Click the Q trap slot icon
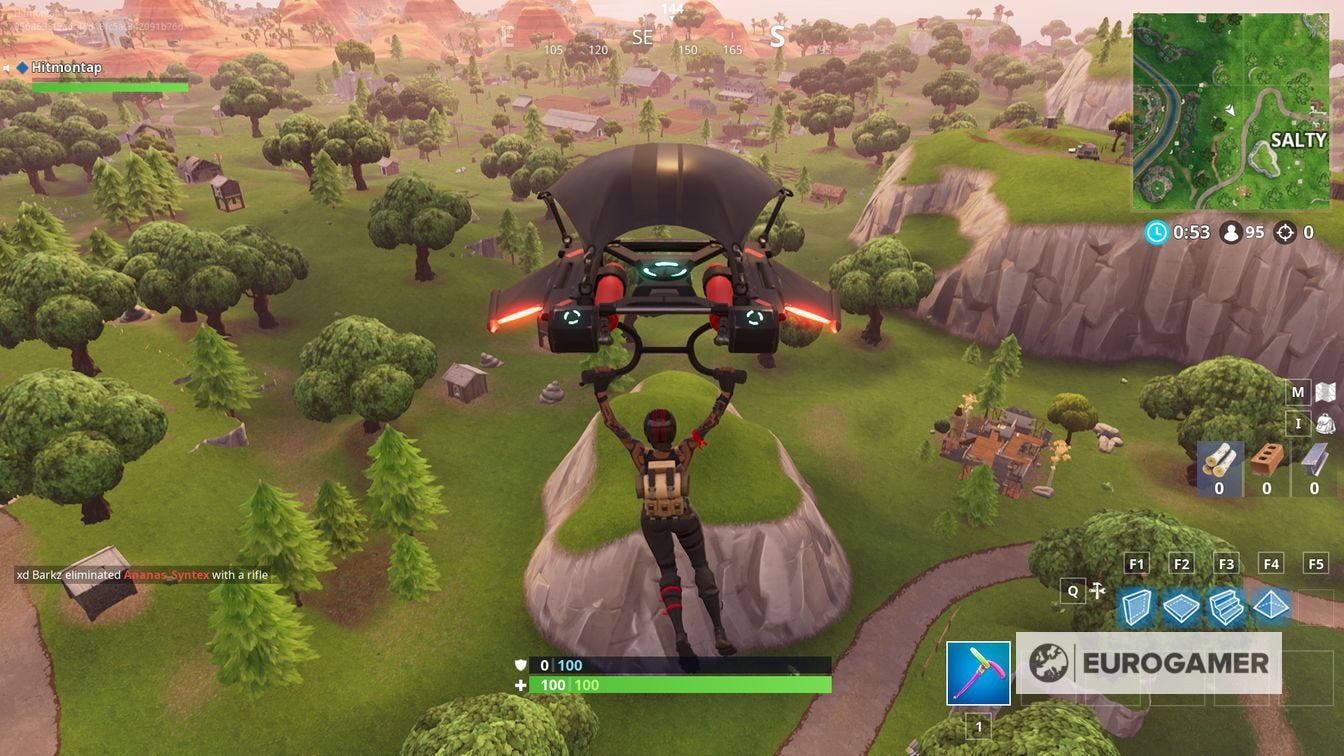 coord(1071,590)
